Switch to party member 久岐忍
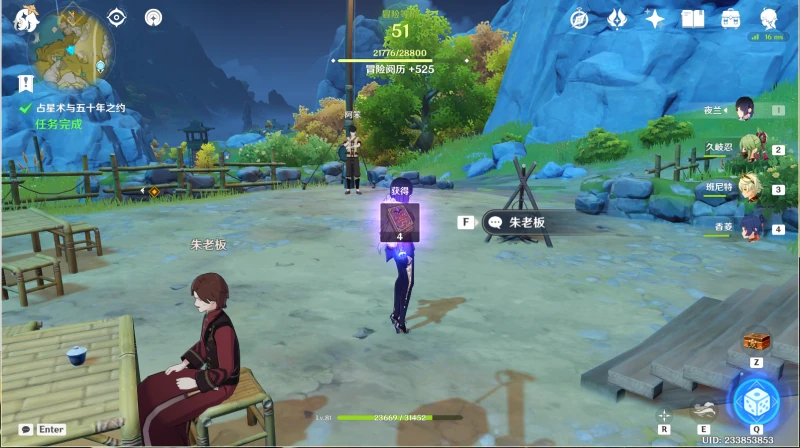This screenshot has height=448, width=800. point(746,149)
